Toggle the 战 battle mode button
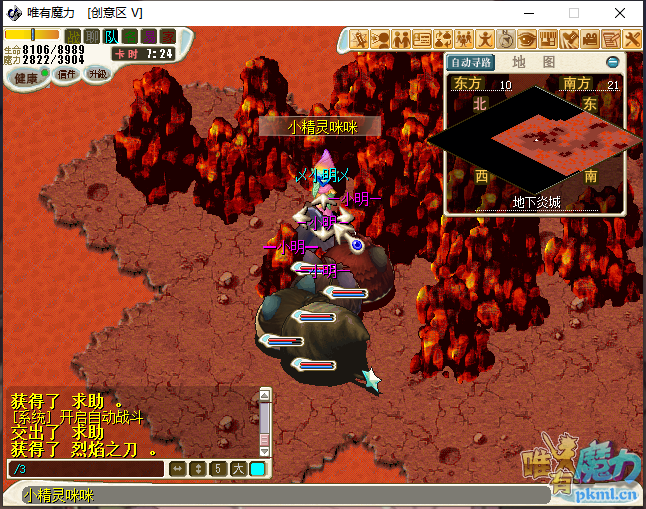The height and width of the screenshot is (509, 646). (72, 37)
